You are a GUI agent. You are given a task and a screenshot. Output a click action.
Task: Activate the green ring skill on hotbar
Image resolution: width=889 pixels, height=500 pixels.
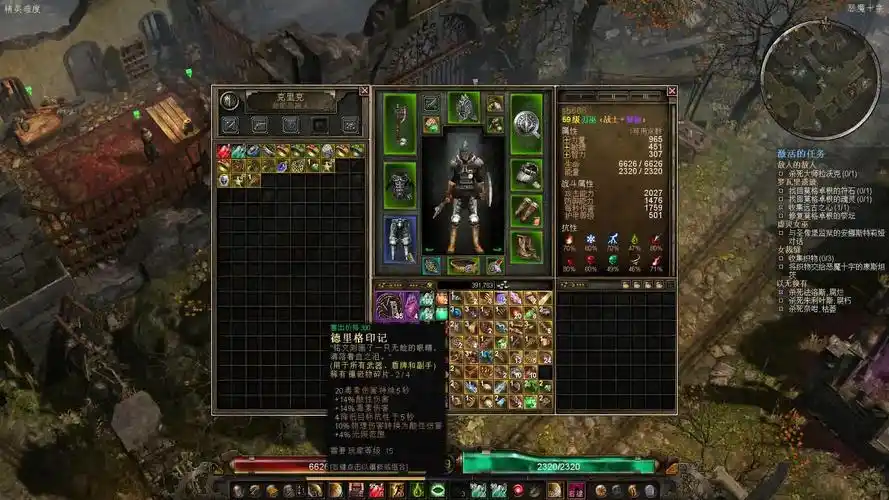coord(437,490)
